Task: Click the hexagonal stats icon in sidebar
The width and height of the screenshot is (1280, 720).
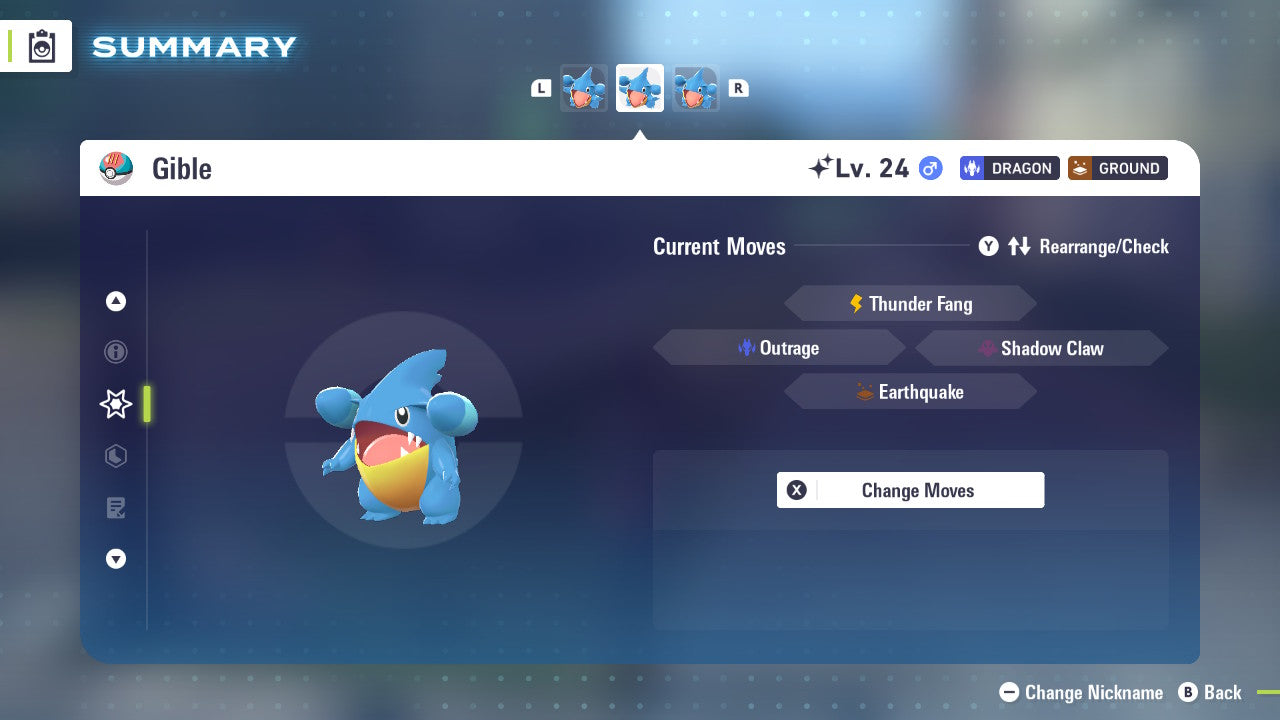Action: [x=115, y=456]
